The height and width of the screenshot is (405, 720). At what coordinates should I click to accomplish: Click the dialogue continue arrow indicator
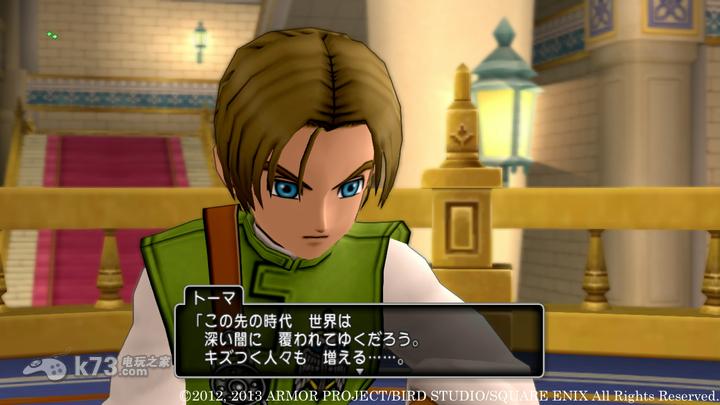click(359, 370)
